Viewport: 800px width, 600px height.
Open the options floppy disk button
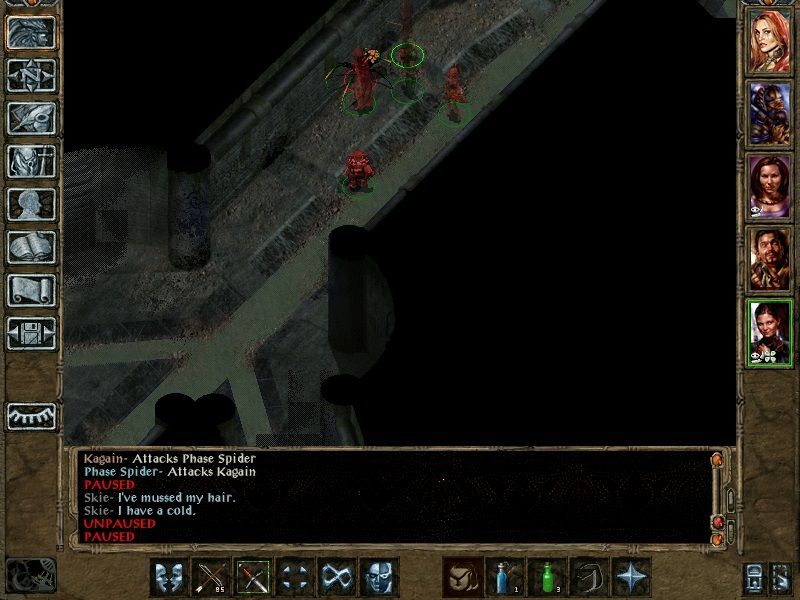point(31,333)
